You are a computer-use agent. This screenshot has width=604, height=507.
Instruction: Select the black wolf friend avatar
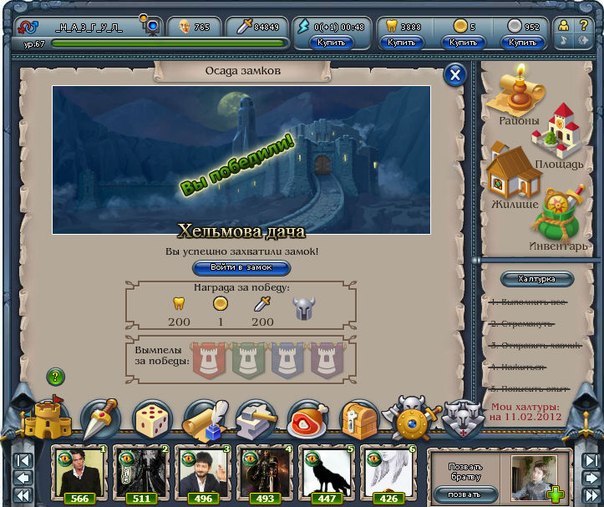[326, 472]
